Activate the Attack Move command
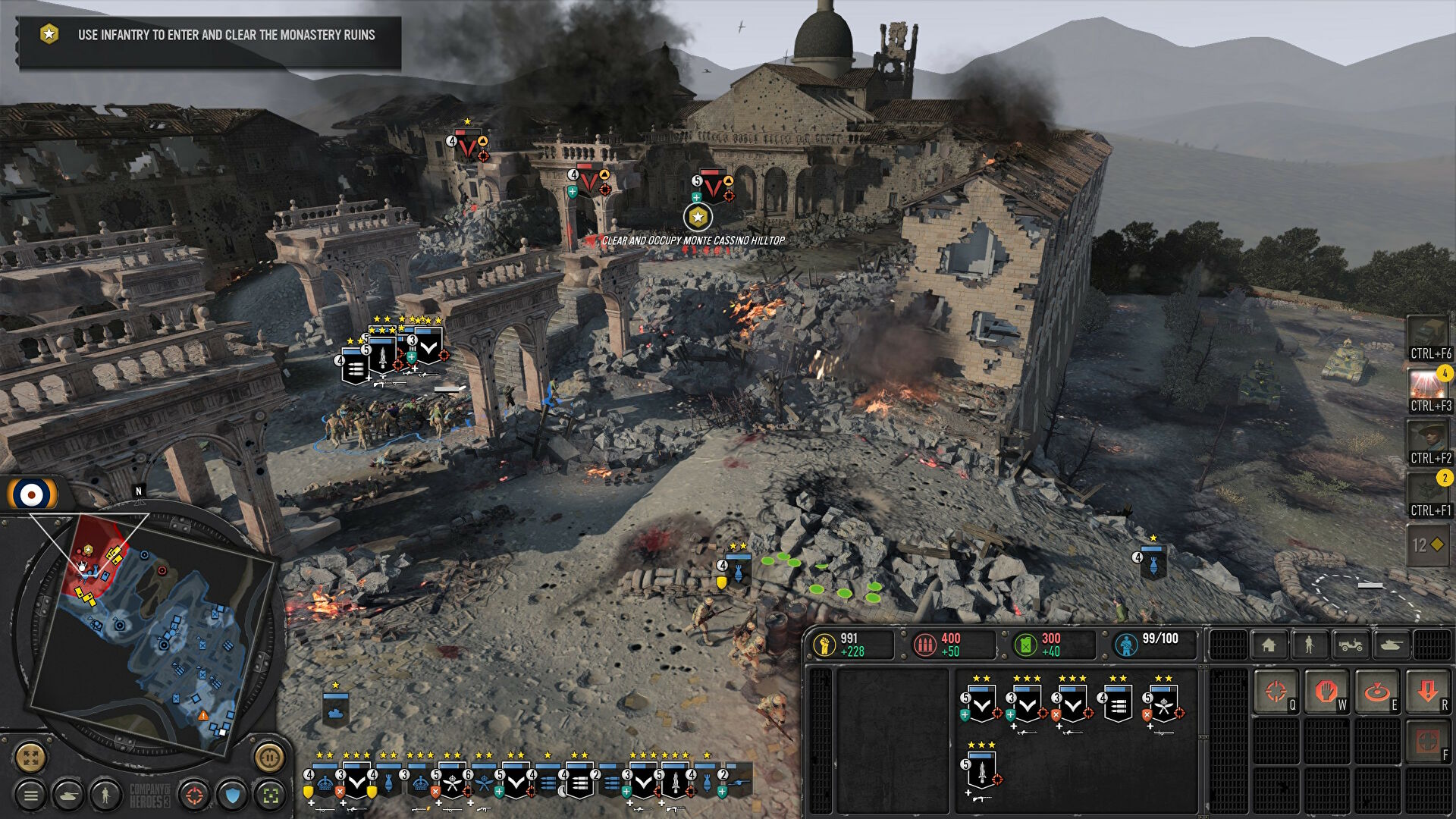The image size is (1456, 819). pyautogui.click(x=1276, y=692)
